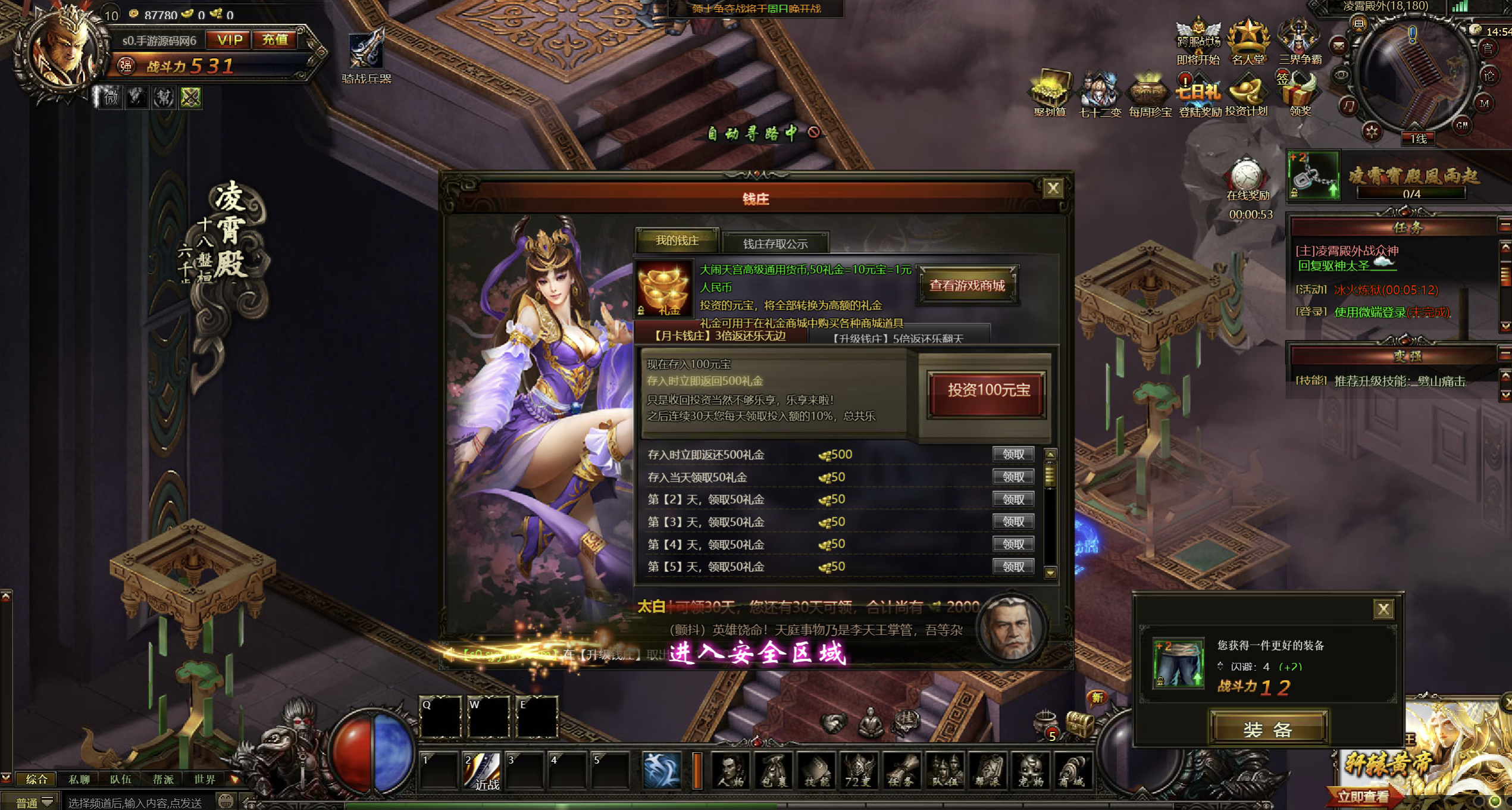The height and width of the screenshot is (810, 1512).
Task: Select the 世界 chat channel tab
Action: point(205,779)
